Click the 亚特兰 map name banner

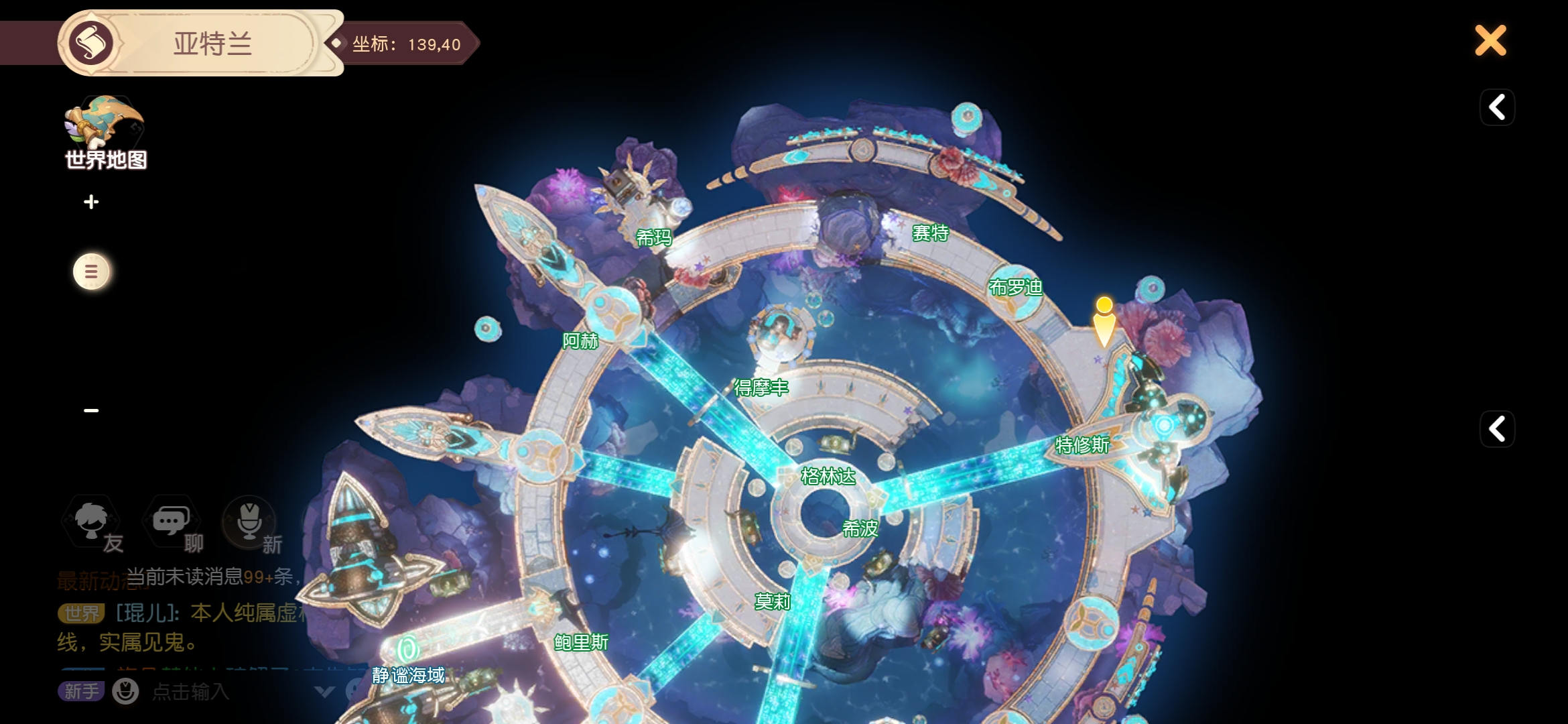[x=212, y=44]
